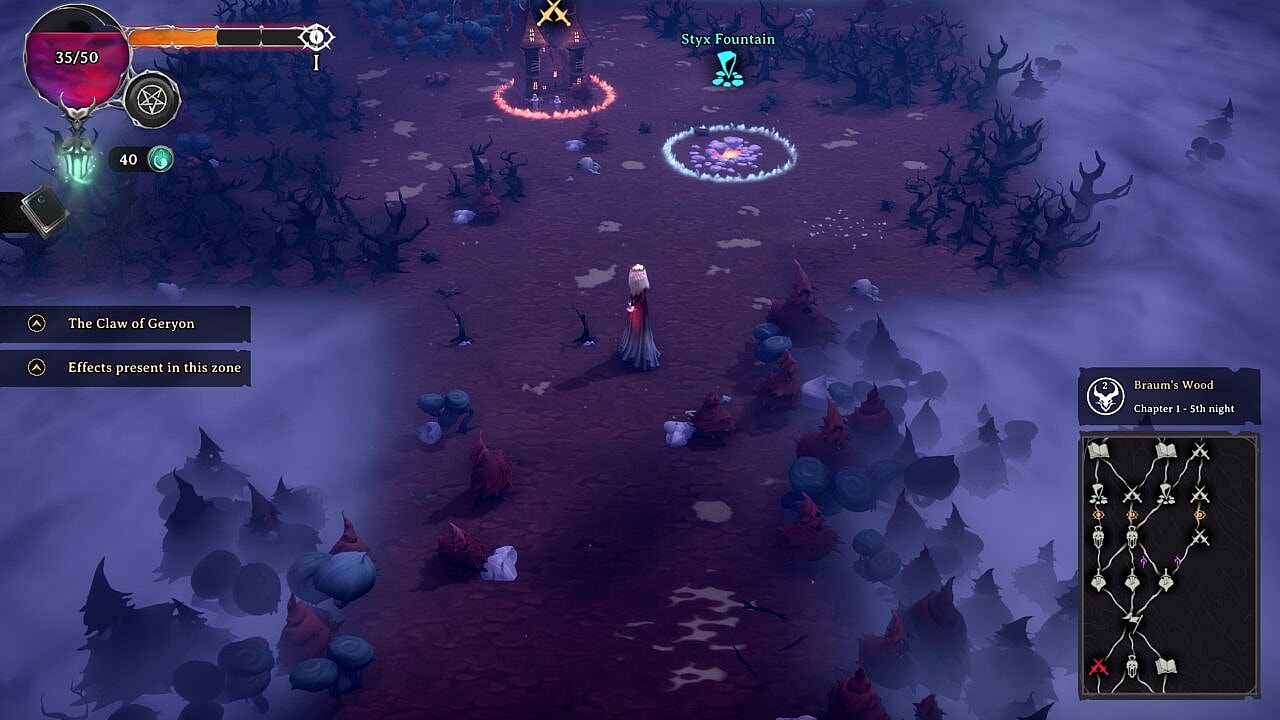Open the grimoire book in the bottom-left corner
The height and width of the screenshot is (720, 1280).
[40, 205]
